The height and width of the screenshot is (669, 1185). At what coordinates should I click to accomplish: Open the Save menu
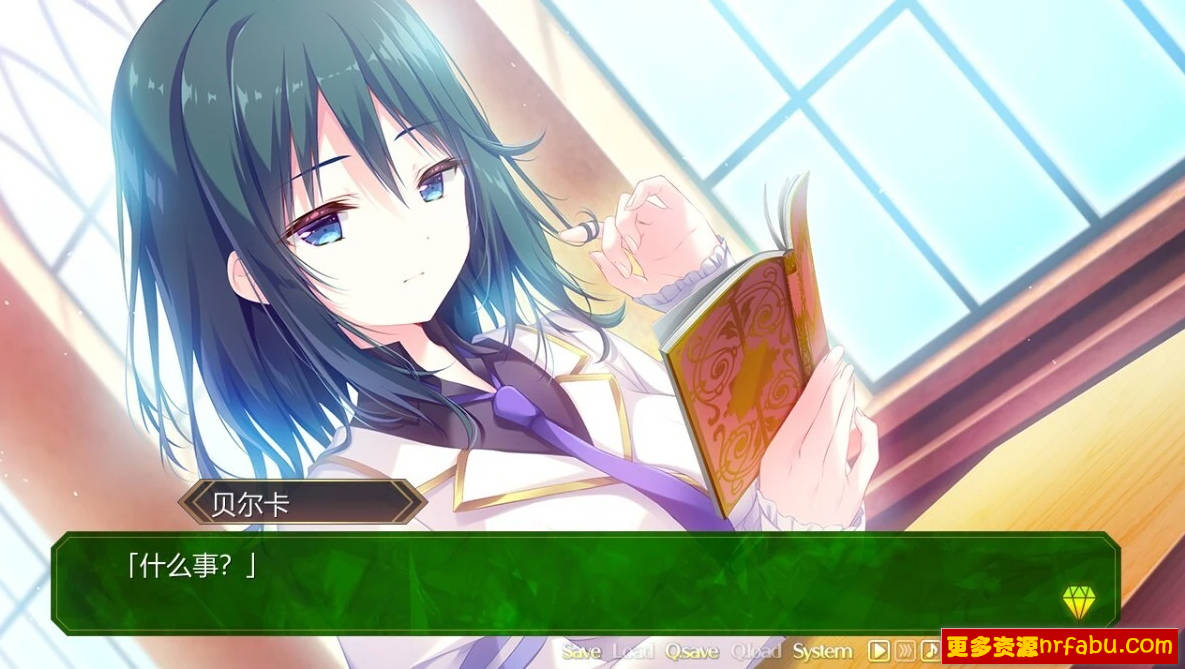point(581,652)
